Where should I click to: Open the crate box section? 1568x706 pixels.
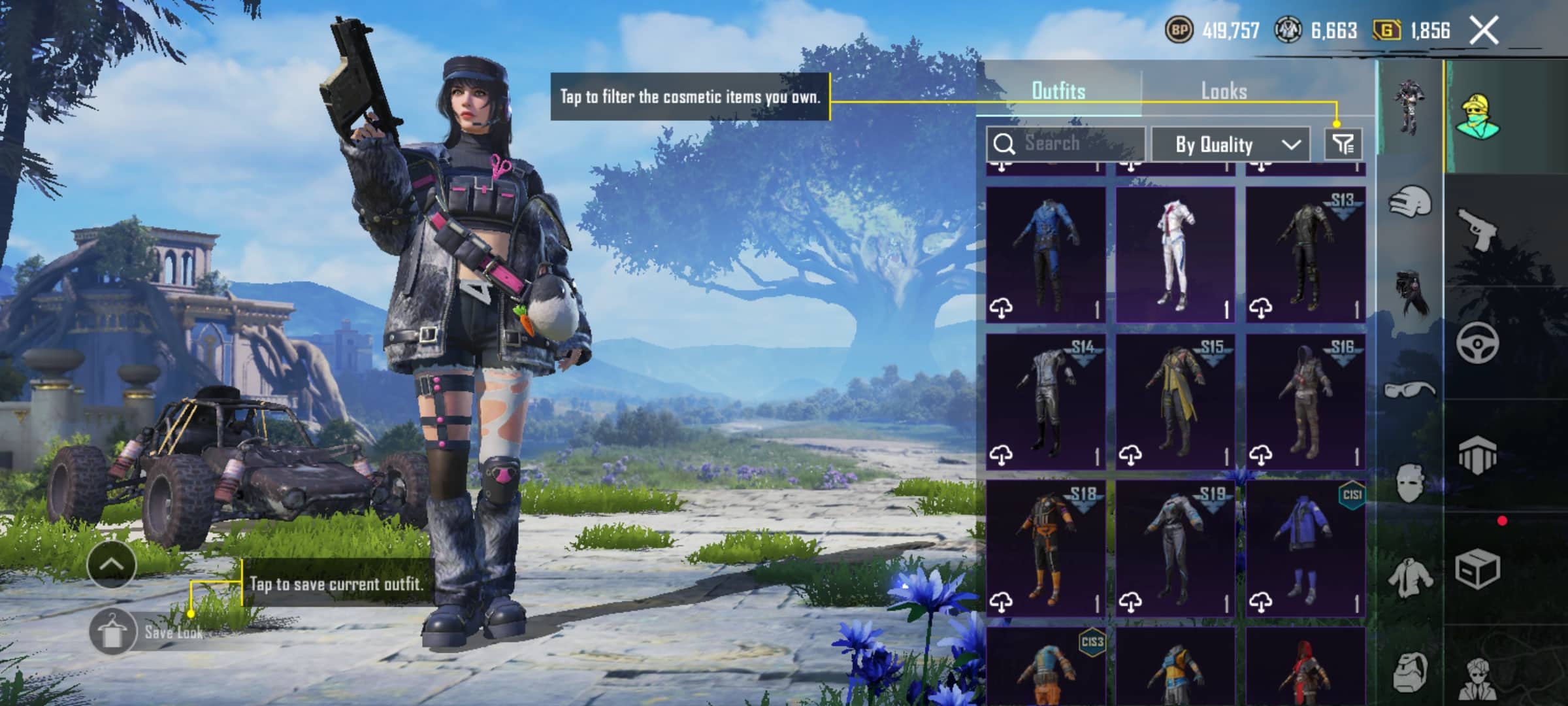[x=1477, y=569]
